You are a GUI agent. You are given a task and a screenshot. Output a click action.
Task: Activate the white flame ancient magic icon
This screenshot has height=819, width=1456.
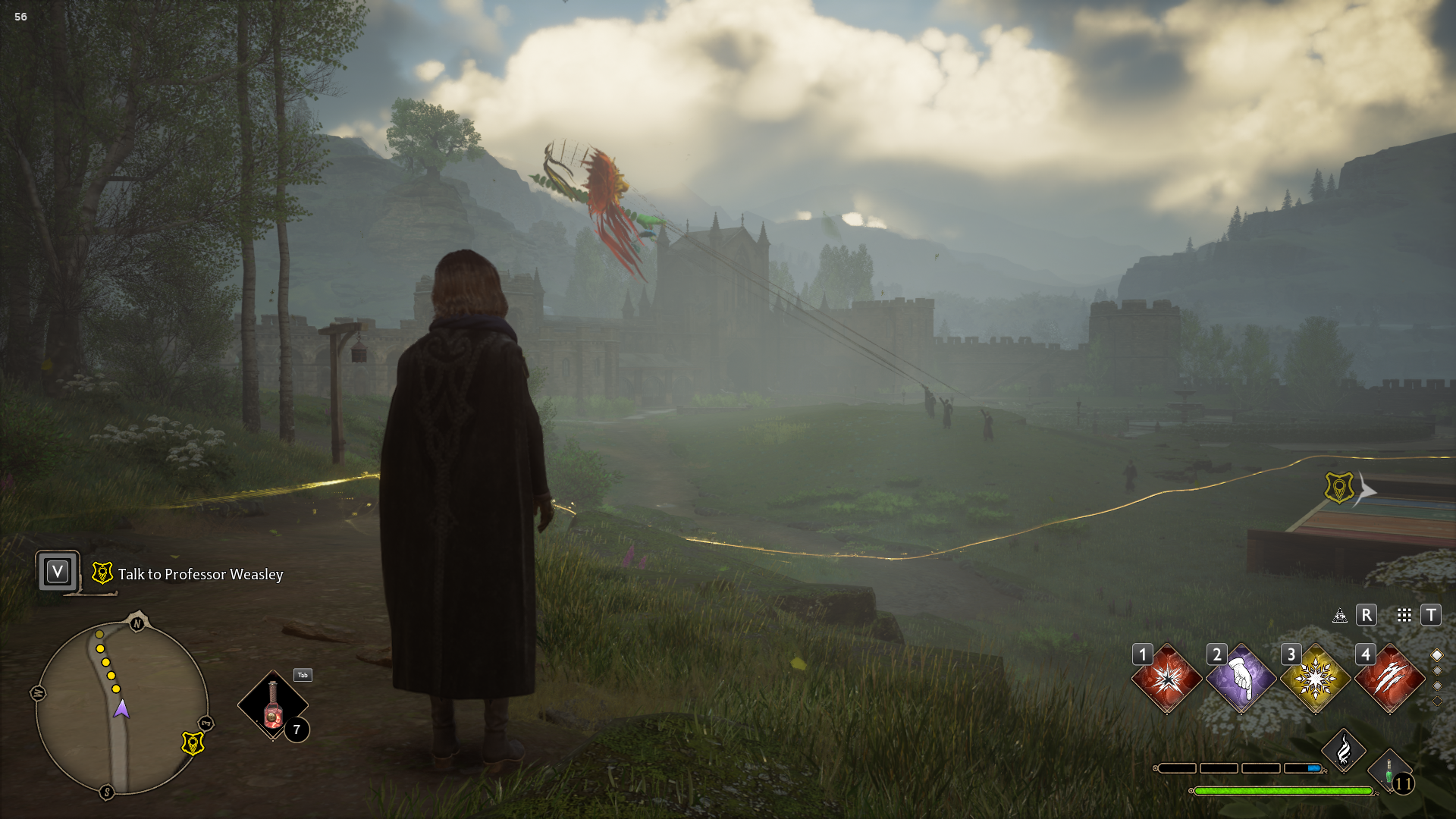pyautogui.click(x=1343, y=751)
